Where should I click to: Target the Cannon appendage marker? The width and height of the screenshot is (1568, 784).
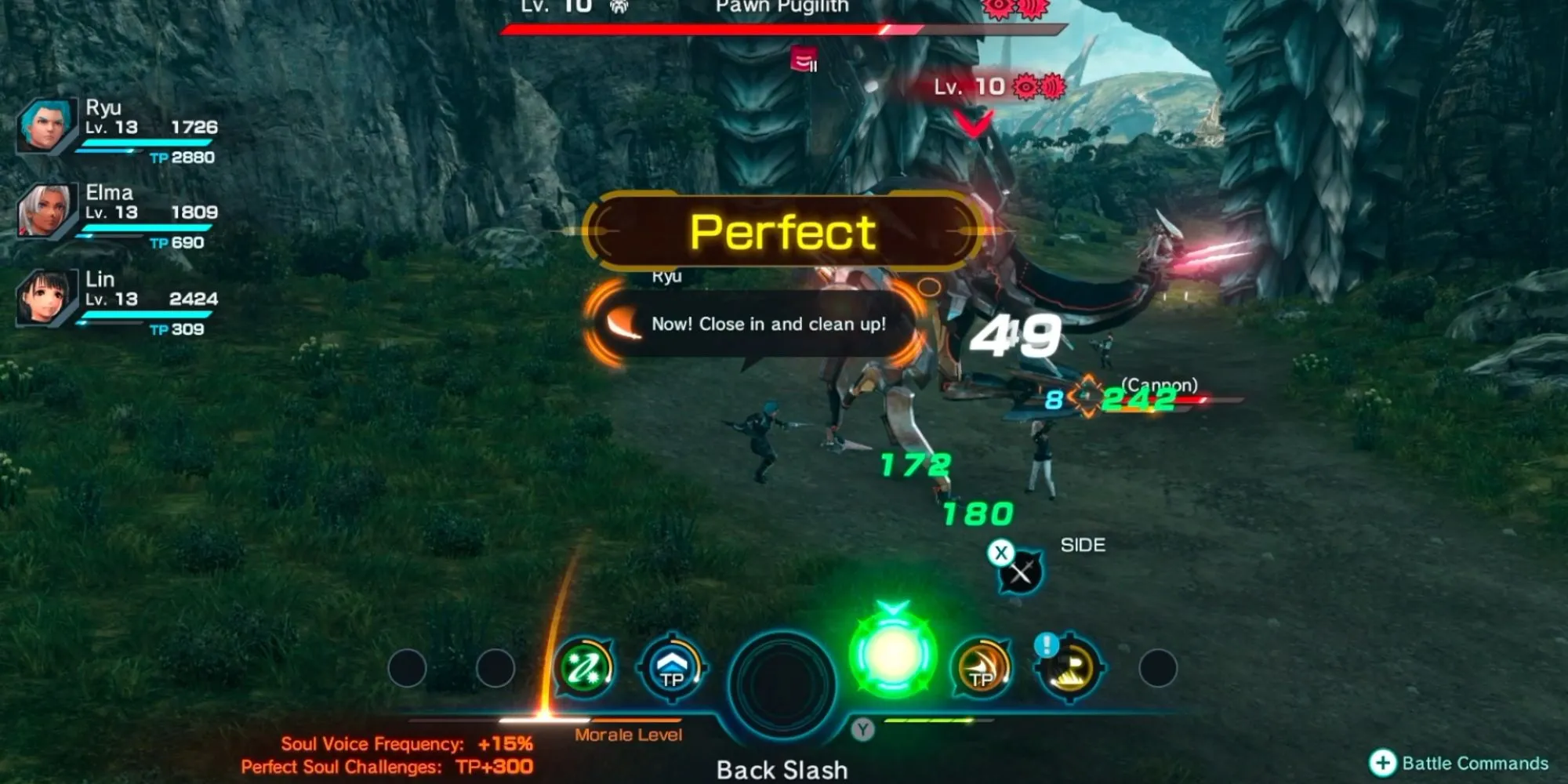click(x=1087, y=396)
